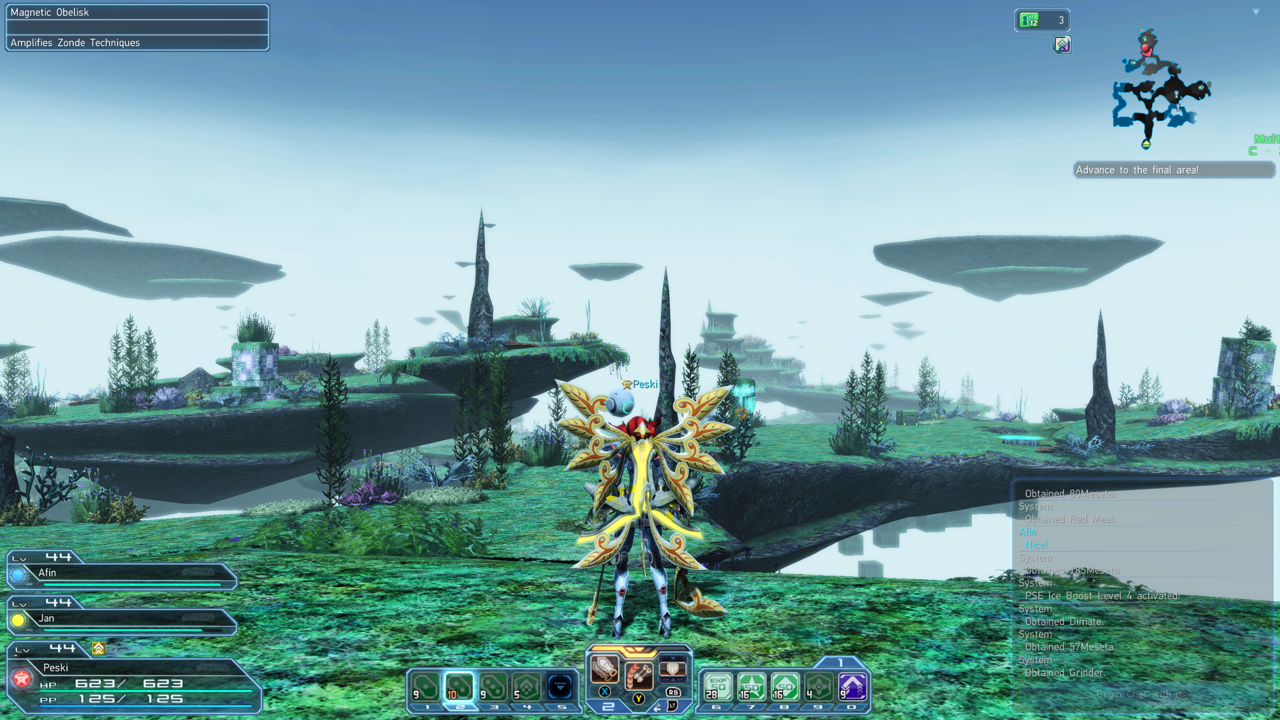Viewport: 1280px width, 720px height.
Task: Select the highlighted hotbar slot 2 with count 10
Action: point(459,687)
